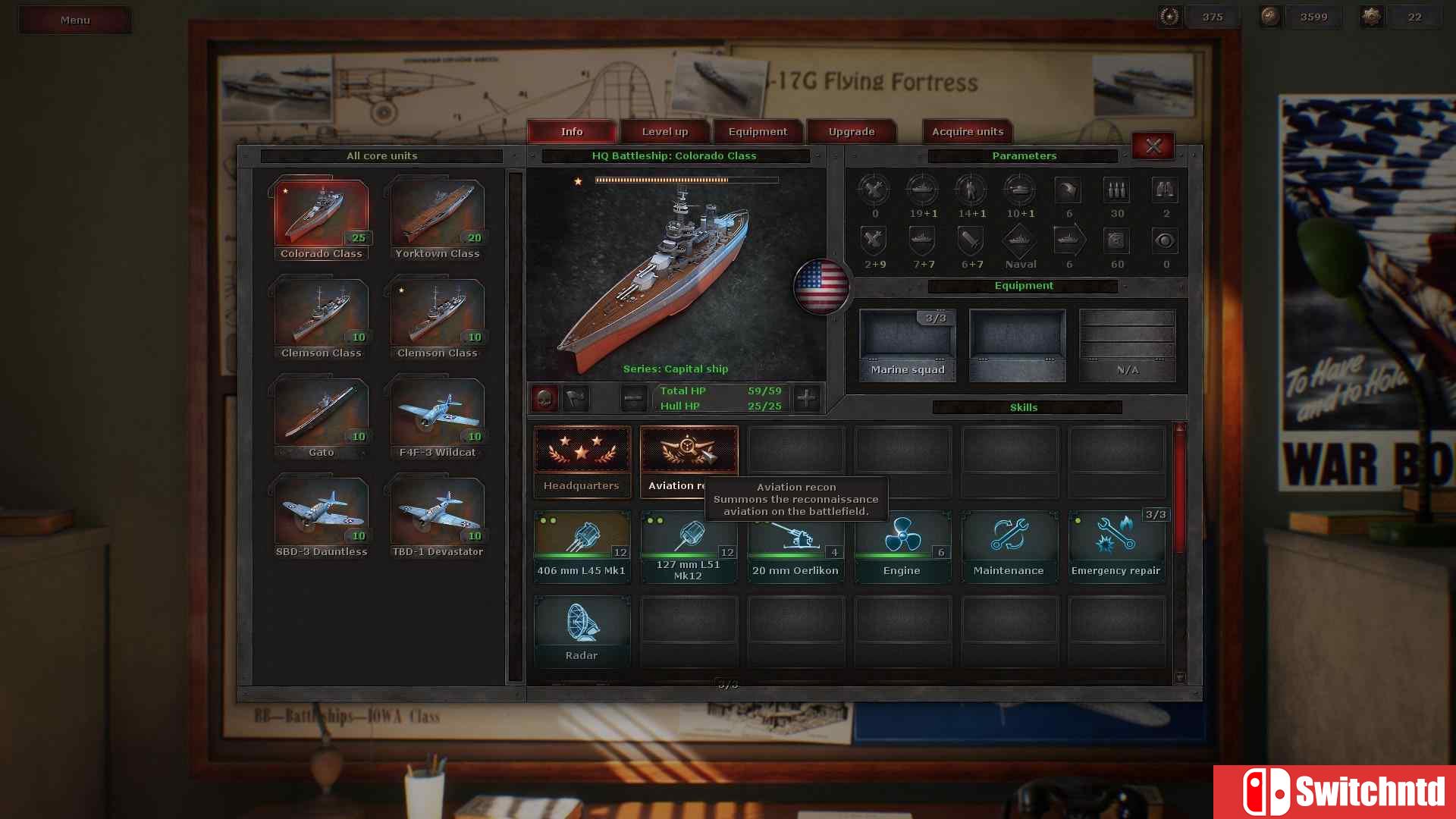Click the plus button beside Total HP

tap(806, 397)
